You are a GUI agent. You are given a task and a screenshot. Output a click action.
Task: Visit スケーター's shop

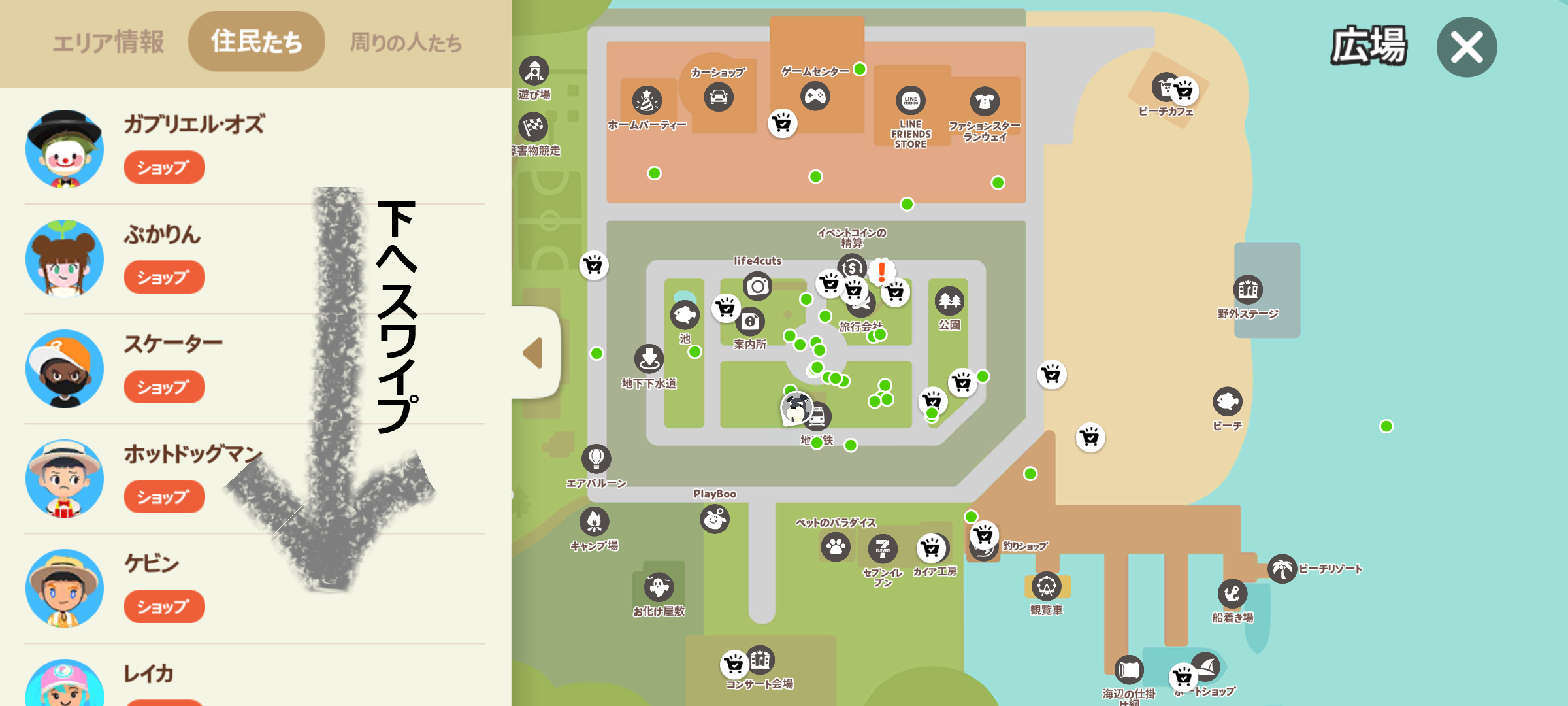pos(164,388)
